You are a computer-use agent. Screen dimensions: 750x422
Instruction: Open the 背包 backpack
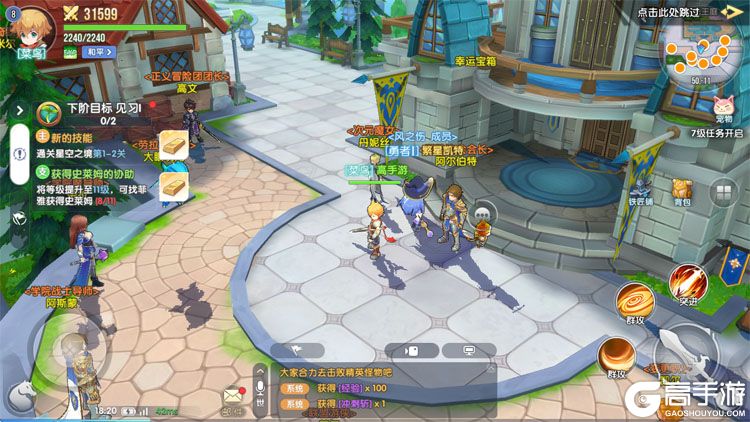[x=682, y=191]
